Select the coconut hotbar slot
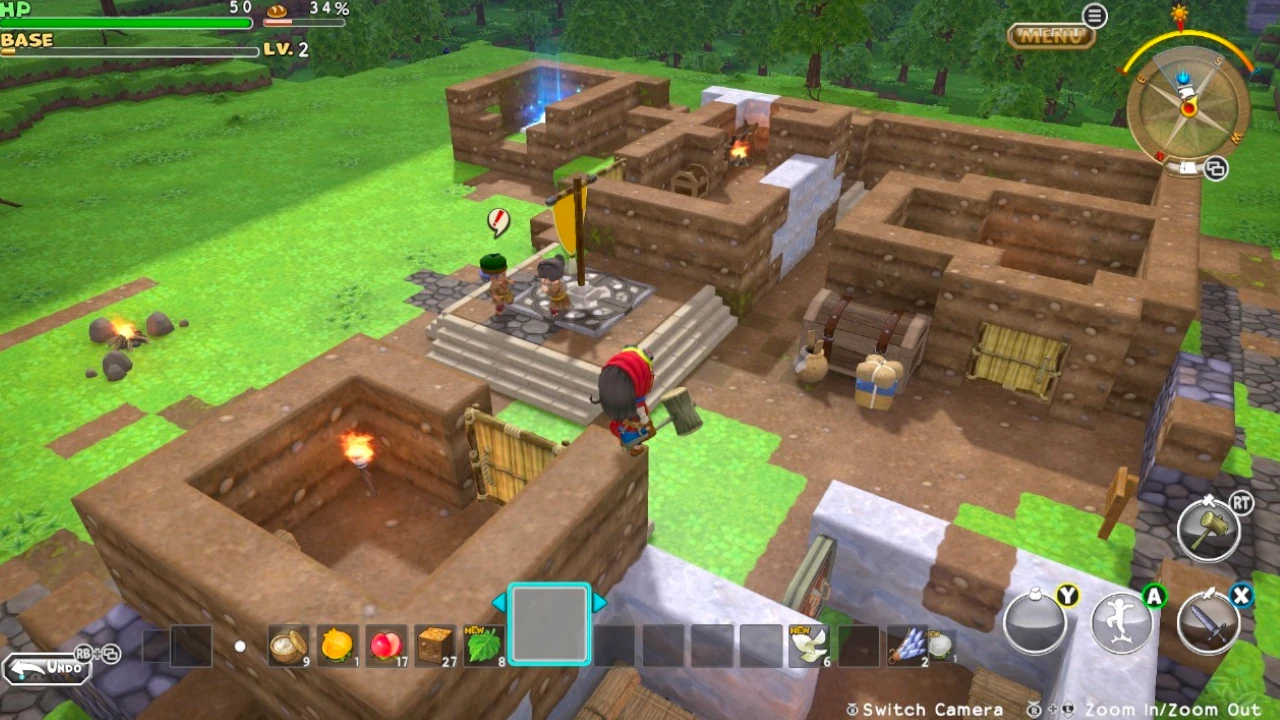Screen dimensions: 1280x720 pos(289,646)
